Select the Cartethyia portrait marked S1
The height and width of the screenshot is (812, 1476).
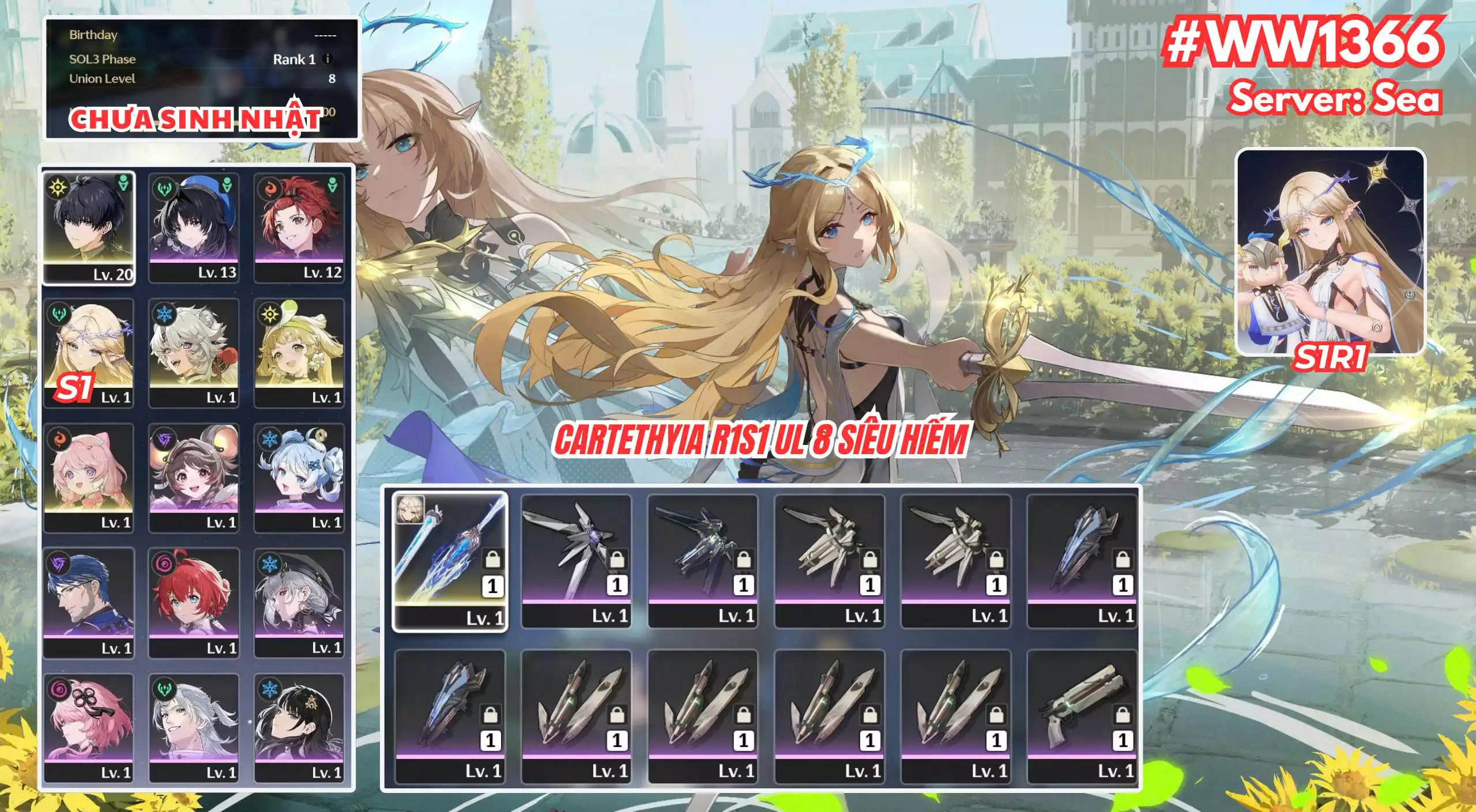[x=89, y=353]
